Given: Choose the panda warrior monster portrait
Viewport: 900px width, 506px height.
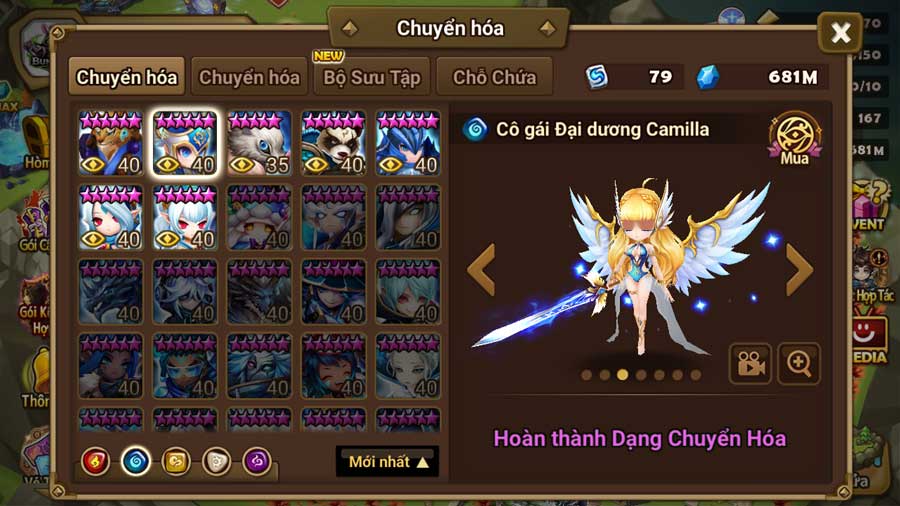Looking at the screenshot, I should 333,144.
